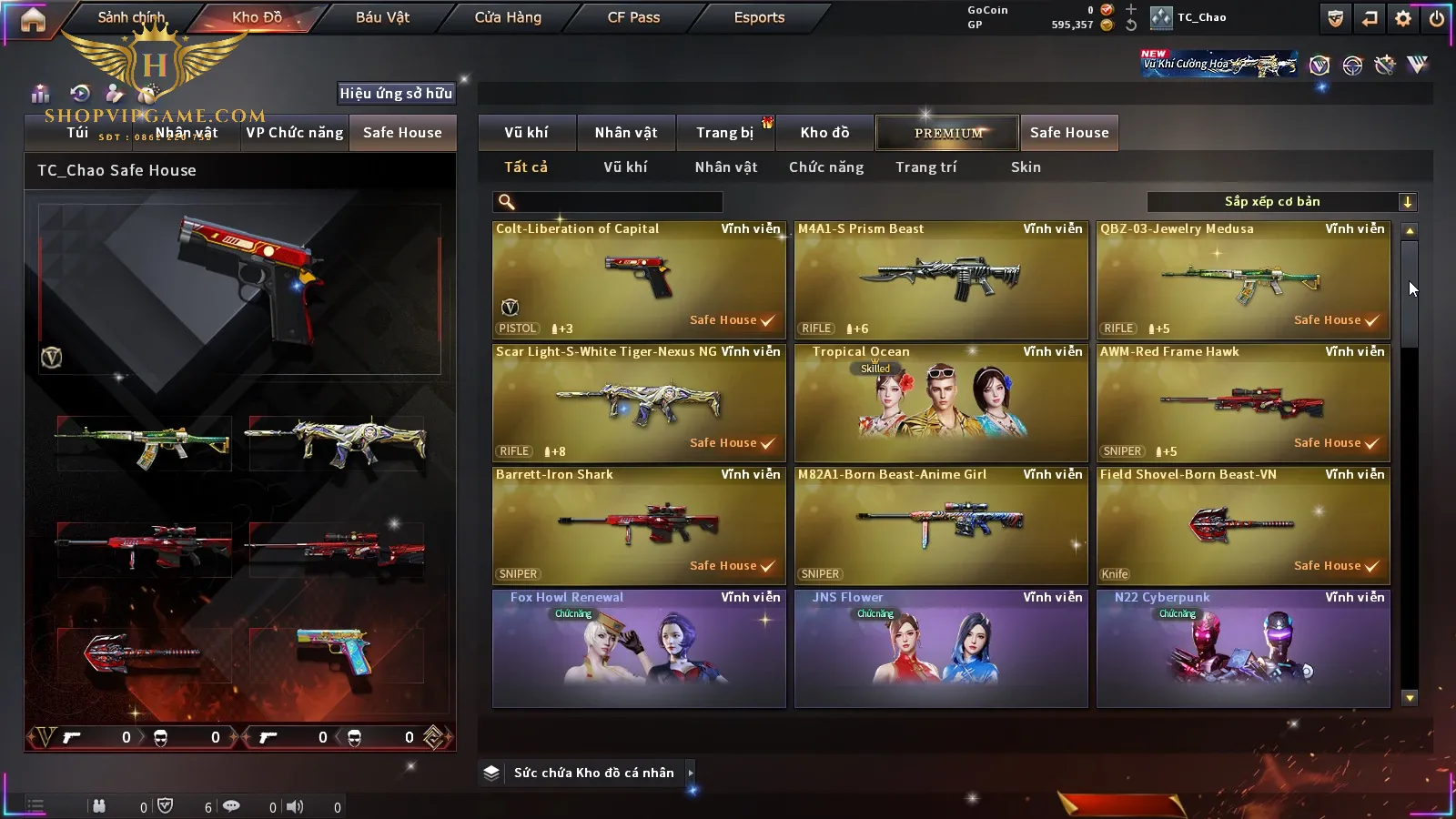
Task: Choose the Tropical Ocean character set
Action: 941,403
